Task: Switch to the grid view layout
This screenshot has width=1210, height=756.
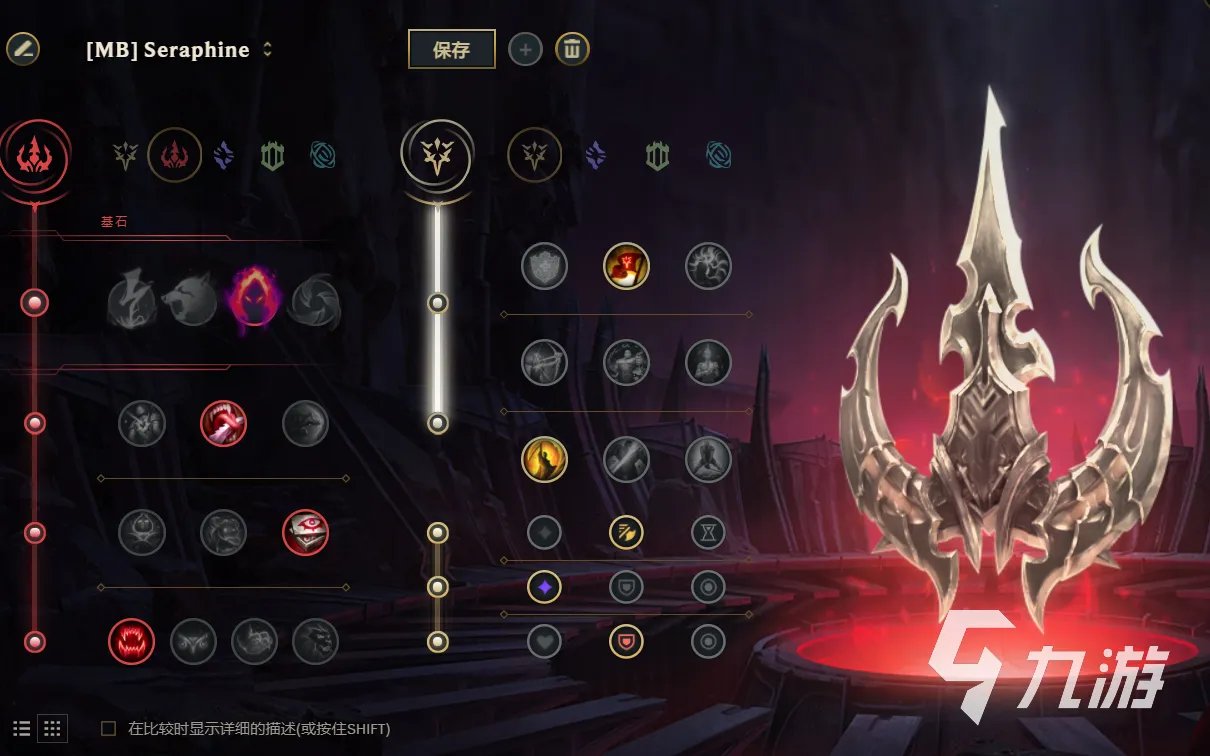Action: click(x=54, y=728)
